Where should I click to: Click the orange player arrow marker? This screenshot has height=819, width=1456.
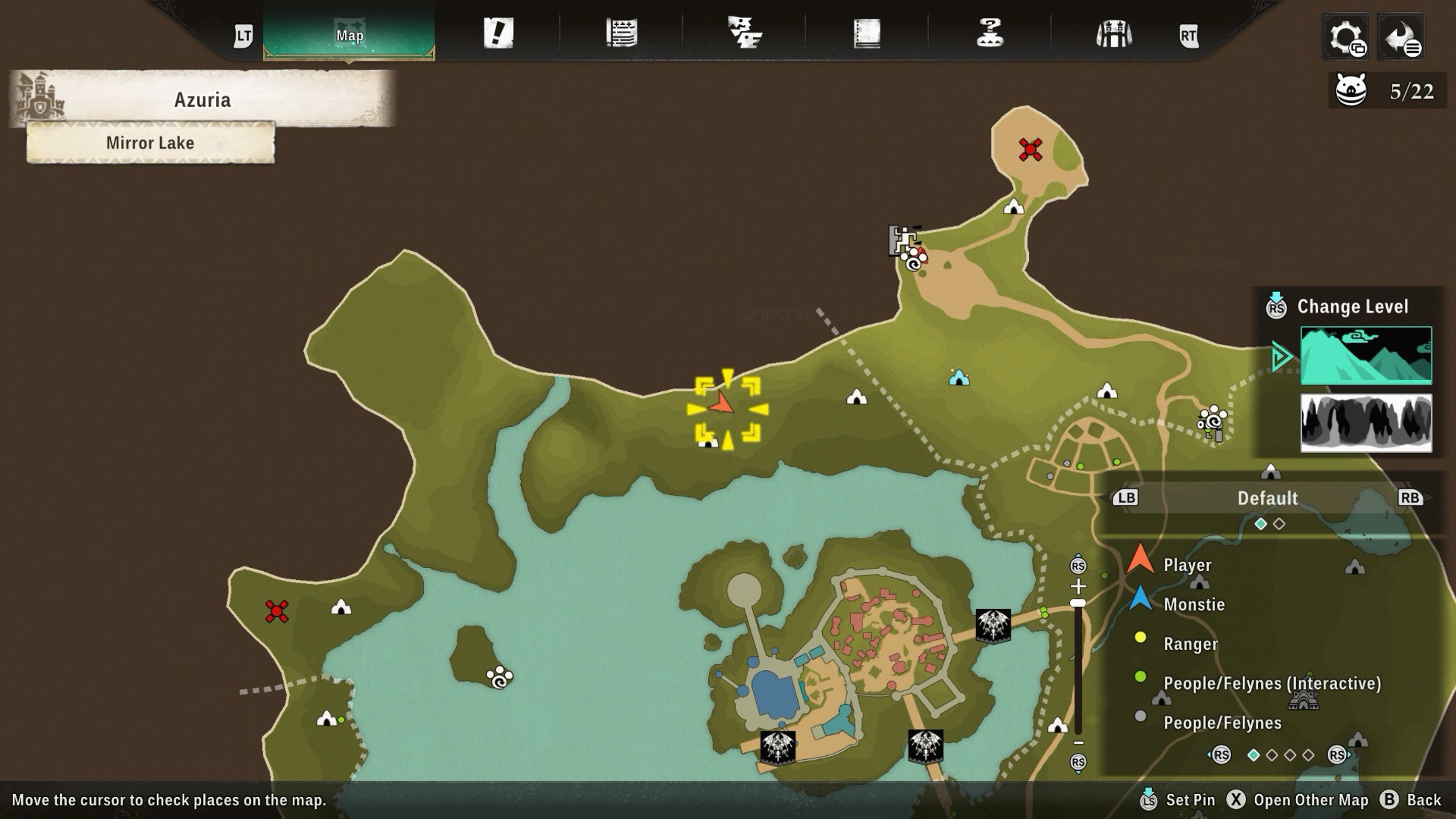[722, 404]
